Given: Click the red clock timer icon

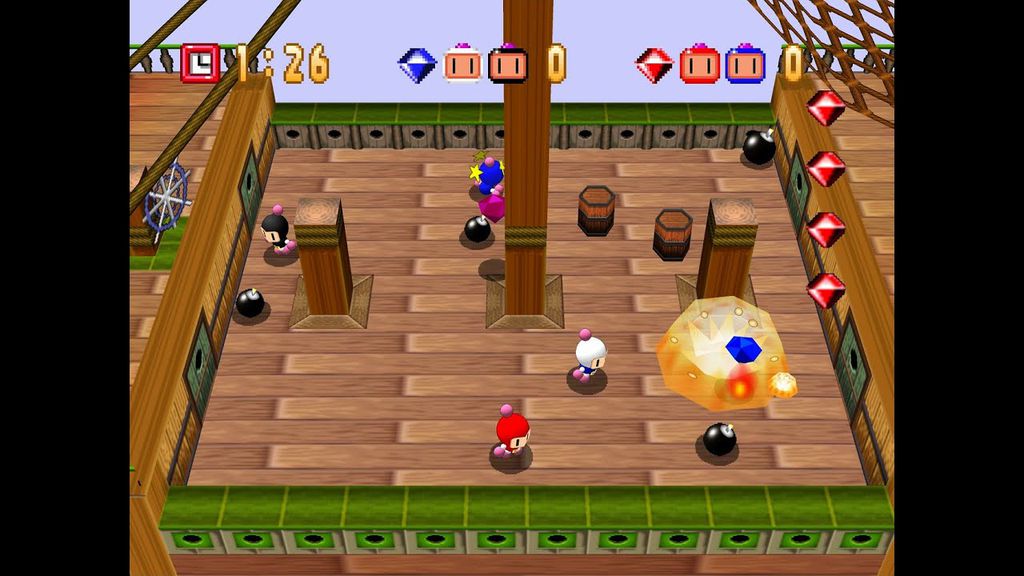Looking at the screenshot, I should click(200, 64).
